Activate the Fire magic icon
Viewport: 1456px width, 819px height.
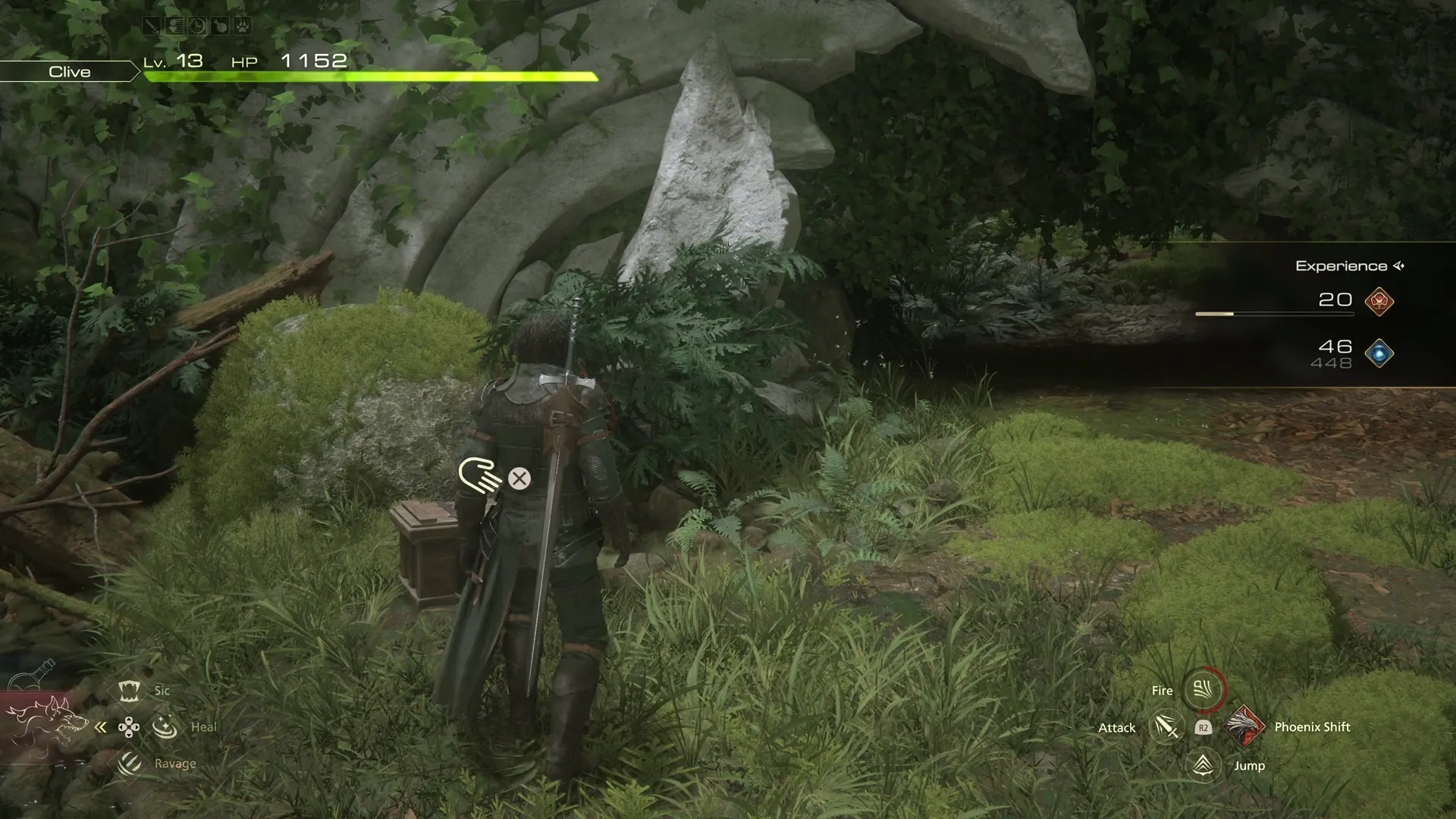click(x=1203, y=690)
